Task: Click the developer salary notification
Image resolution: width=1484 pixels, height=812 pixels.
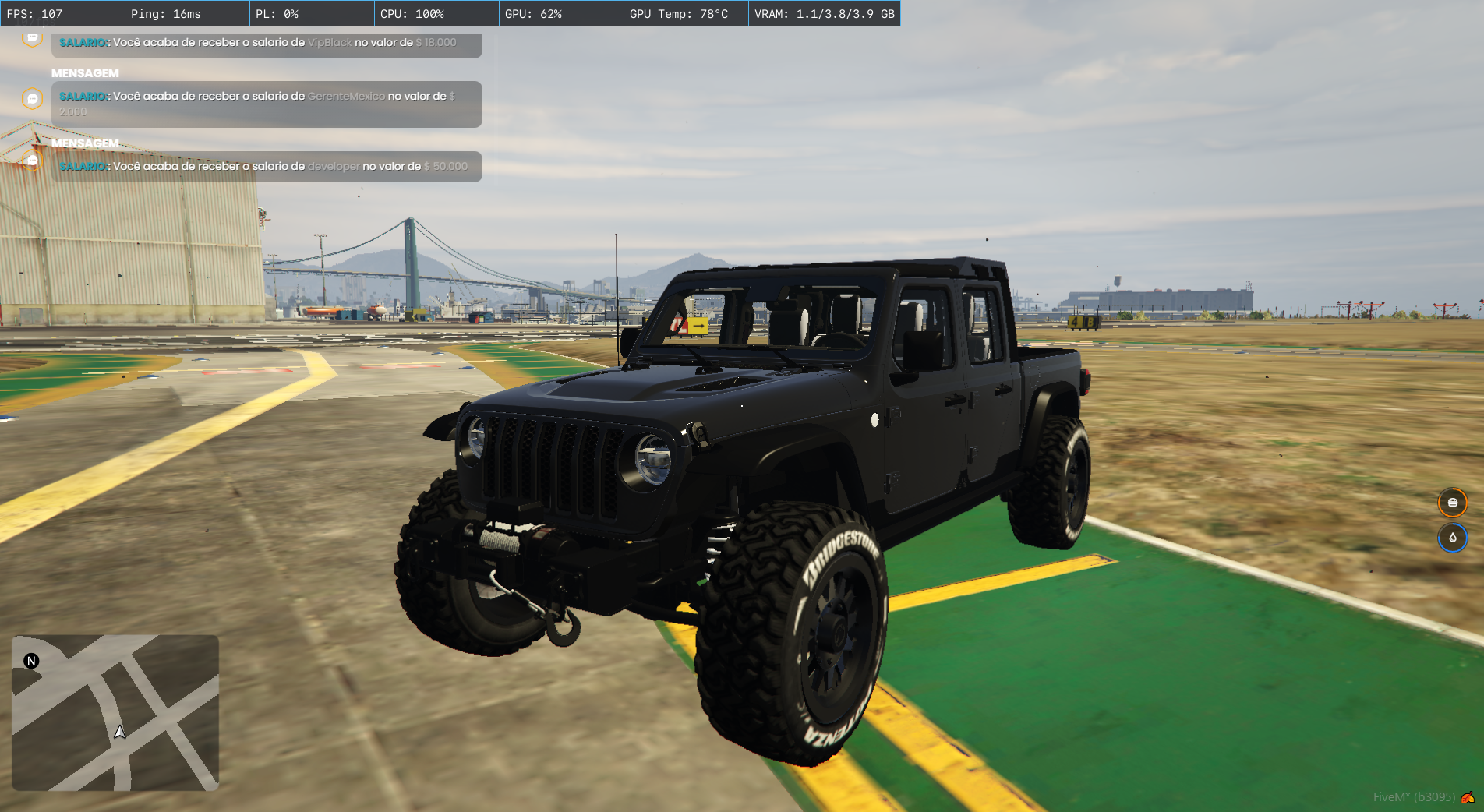Action: (267, 167)
